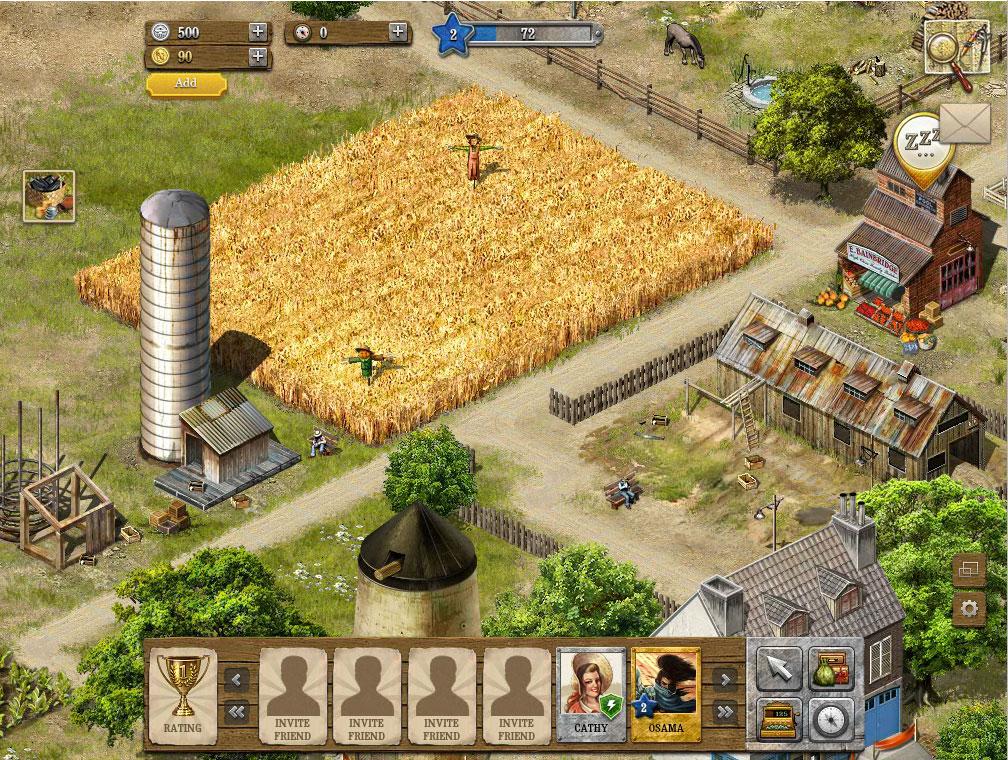This screenshot has height=760, width=1008.
Task: Open the envelope mail icon
Action: (966, 124)
